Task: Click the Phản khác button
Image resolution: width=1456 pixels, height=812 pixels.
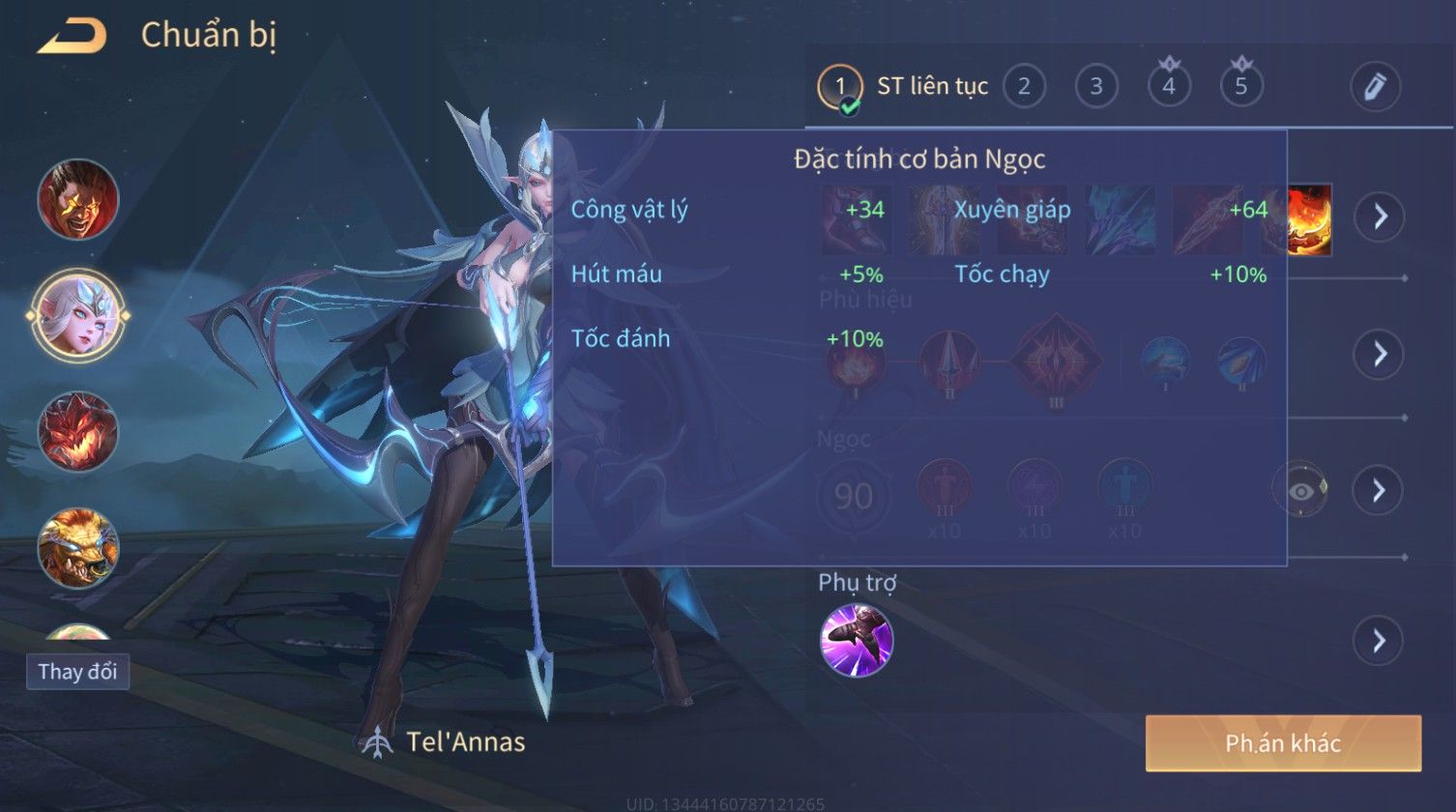Action: pos(1283,743)
